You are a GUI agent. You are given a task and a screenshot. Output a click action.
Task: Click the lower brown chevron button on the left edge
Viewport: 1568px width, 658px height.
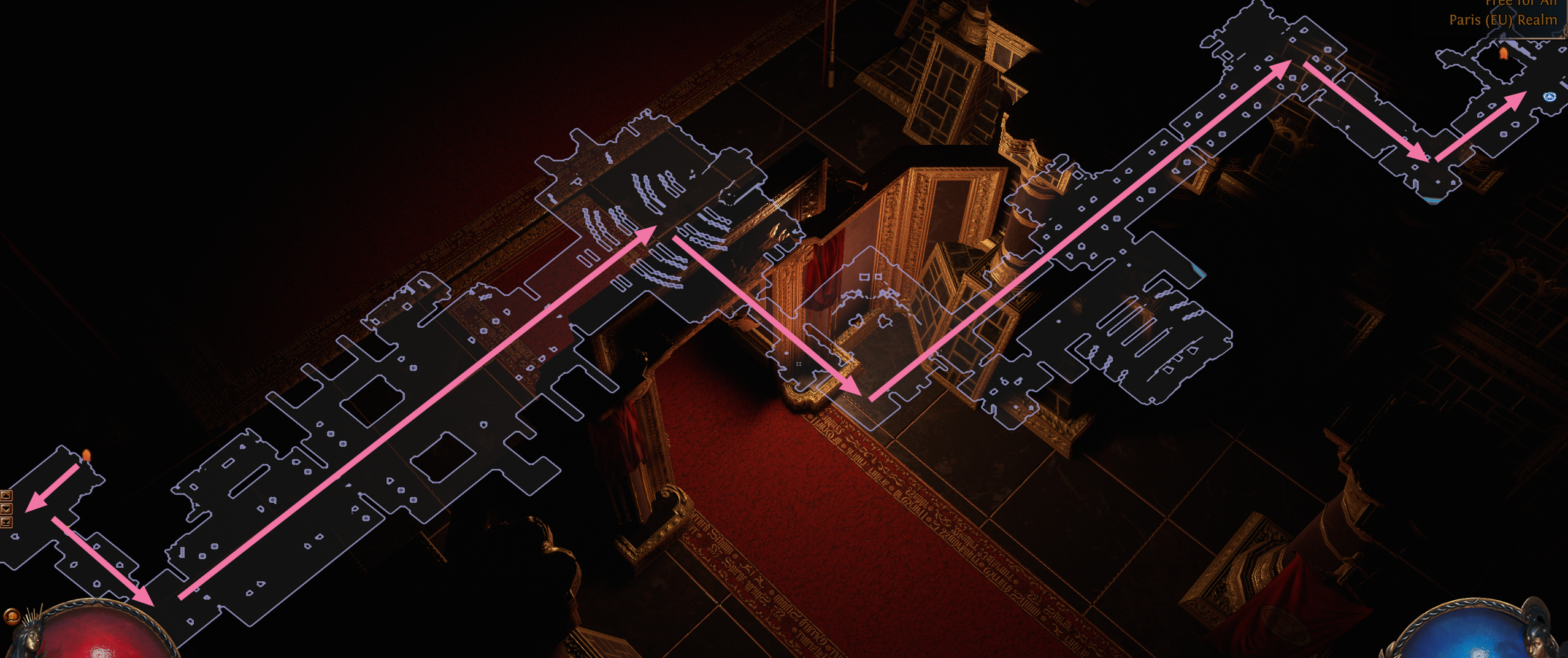click(x=6, y=508)
